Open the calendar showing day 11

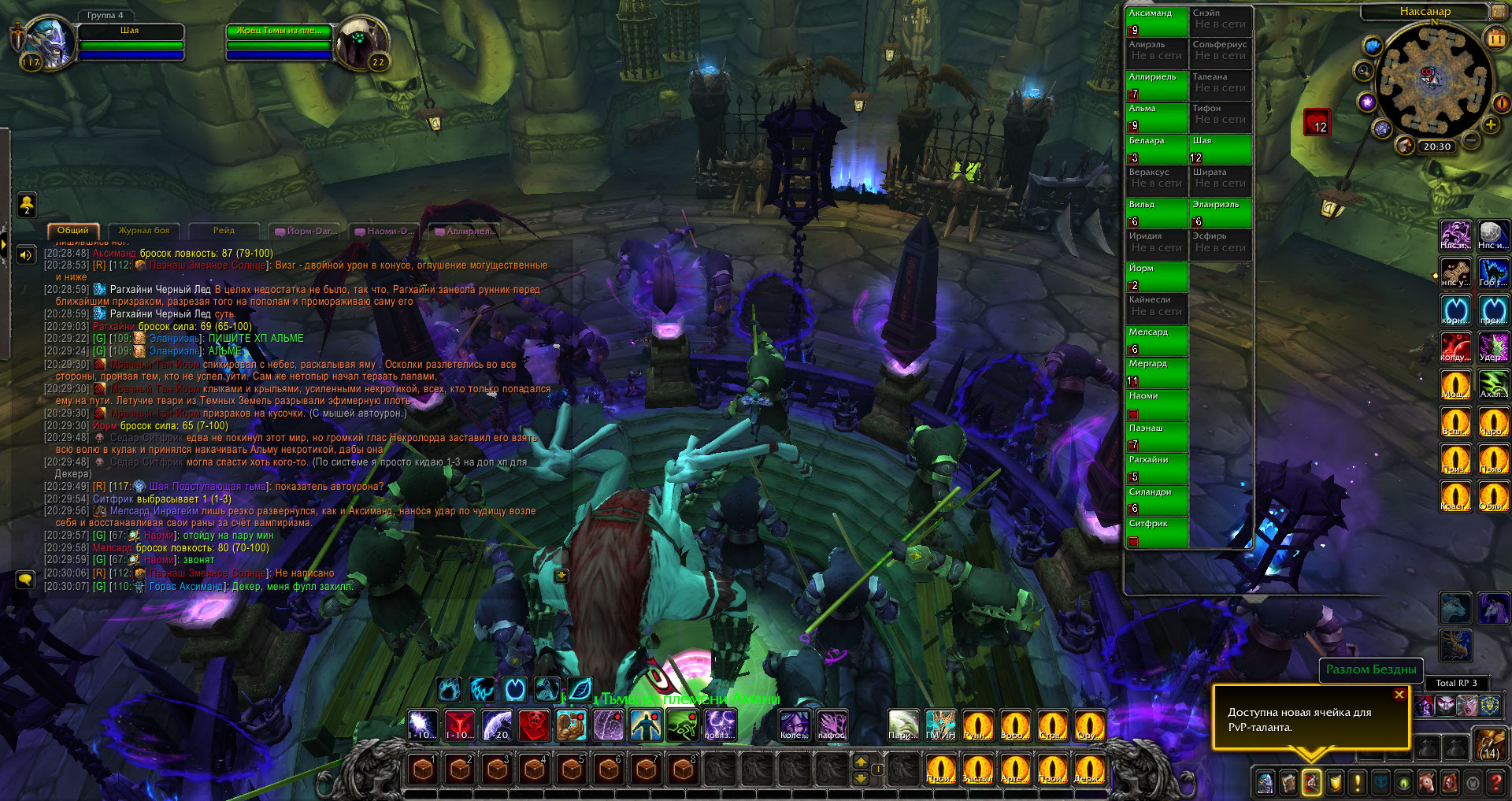pos(1495,39)
